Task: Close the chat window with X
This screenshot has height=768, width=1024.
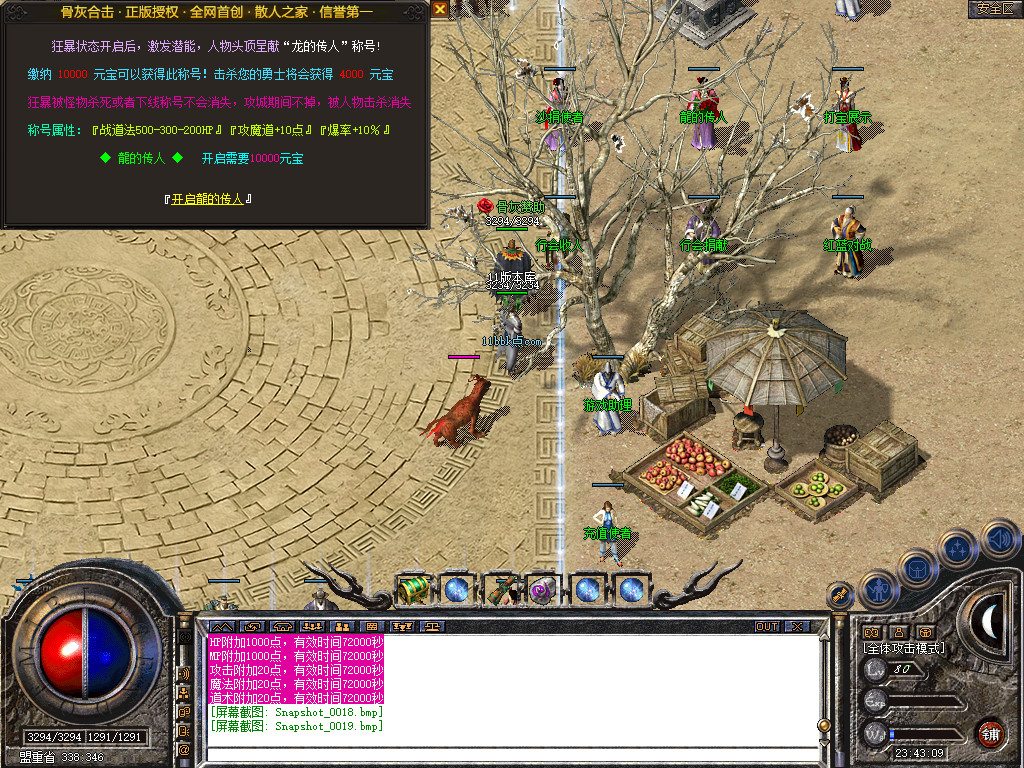Action: point(796,627)
